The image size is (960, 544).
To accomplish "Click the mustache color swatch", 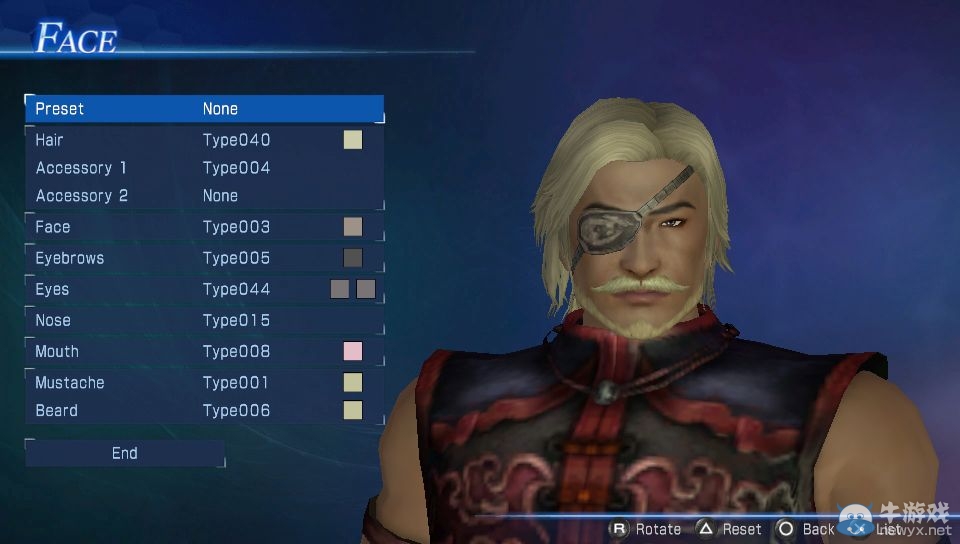I will 352,383.
